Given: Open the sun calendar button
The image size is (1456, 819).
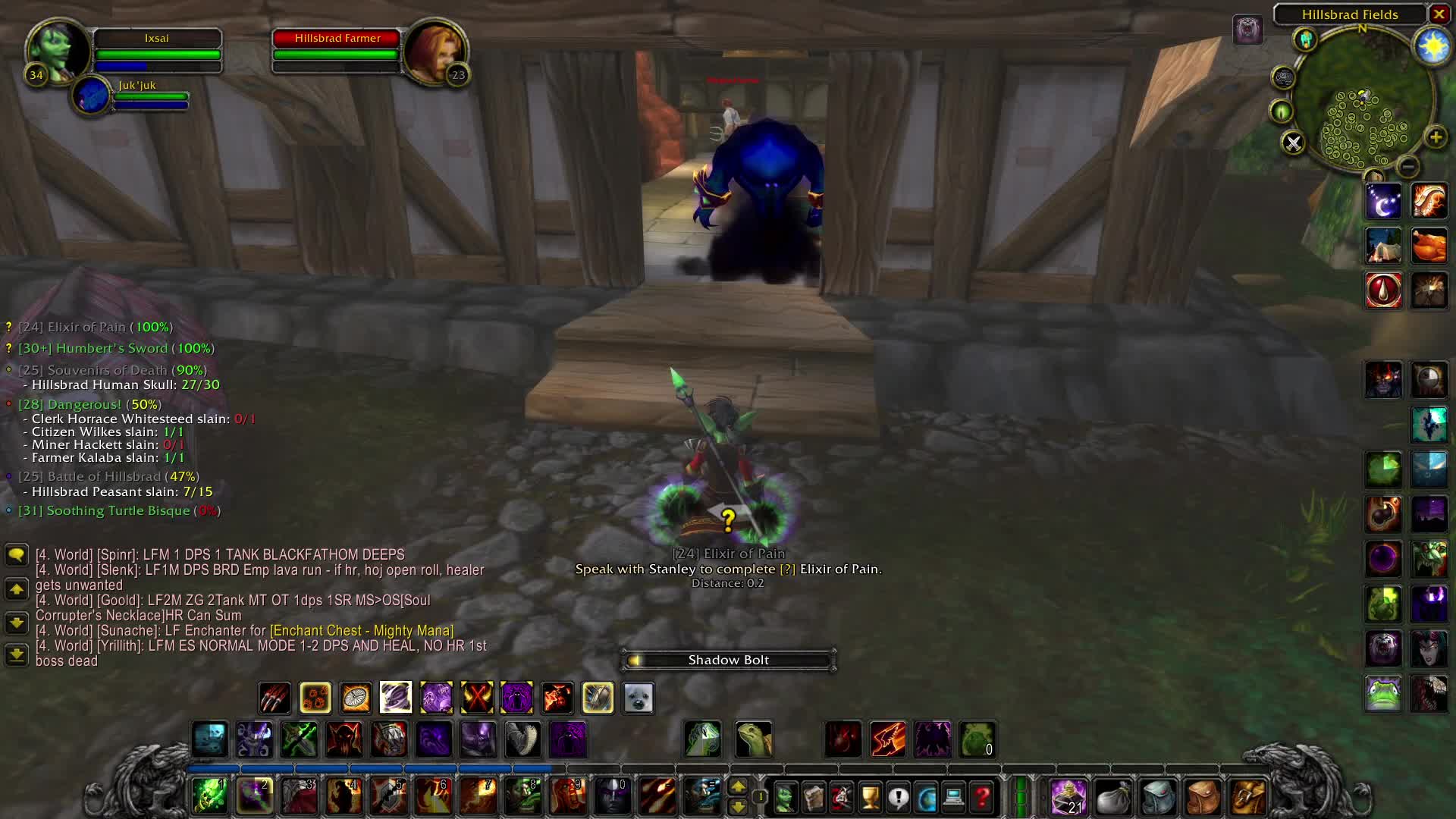Looking at the screenshot, I should (1432, 47).
